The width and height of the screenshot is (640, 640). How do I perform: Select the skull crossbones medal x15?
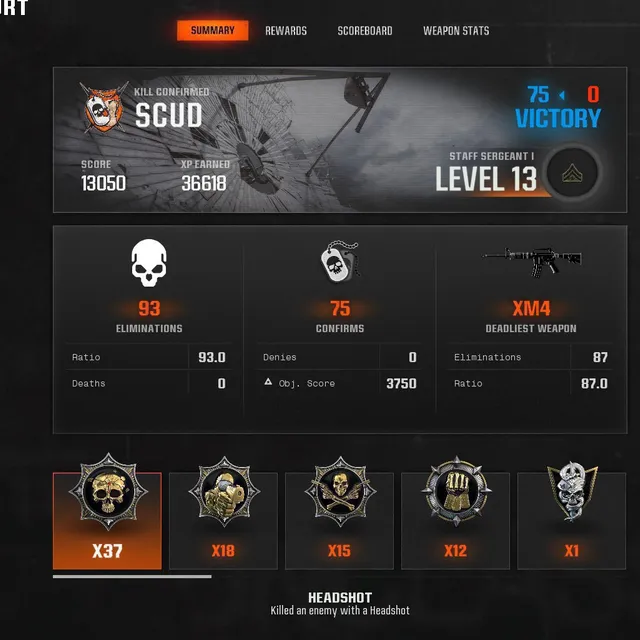[339, 520]
